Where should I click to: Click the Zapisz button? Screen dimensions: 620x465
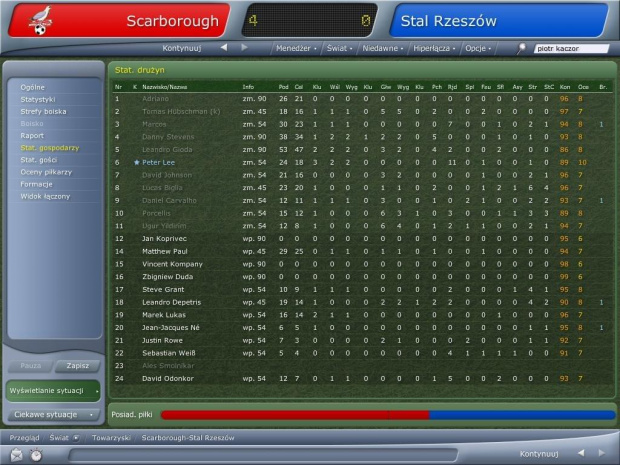tap(77, 366)
